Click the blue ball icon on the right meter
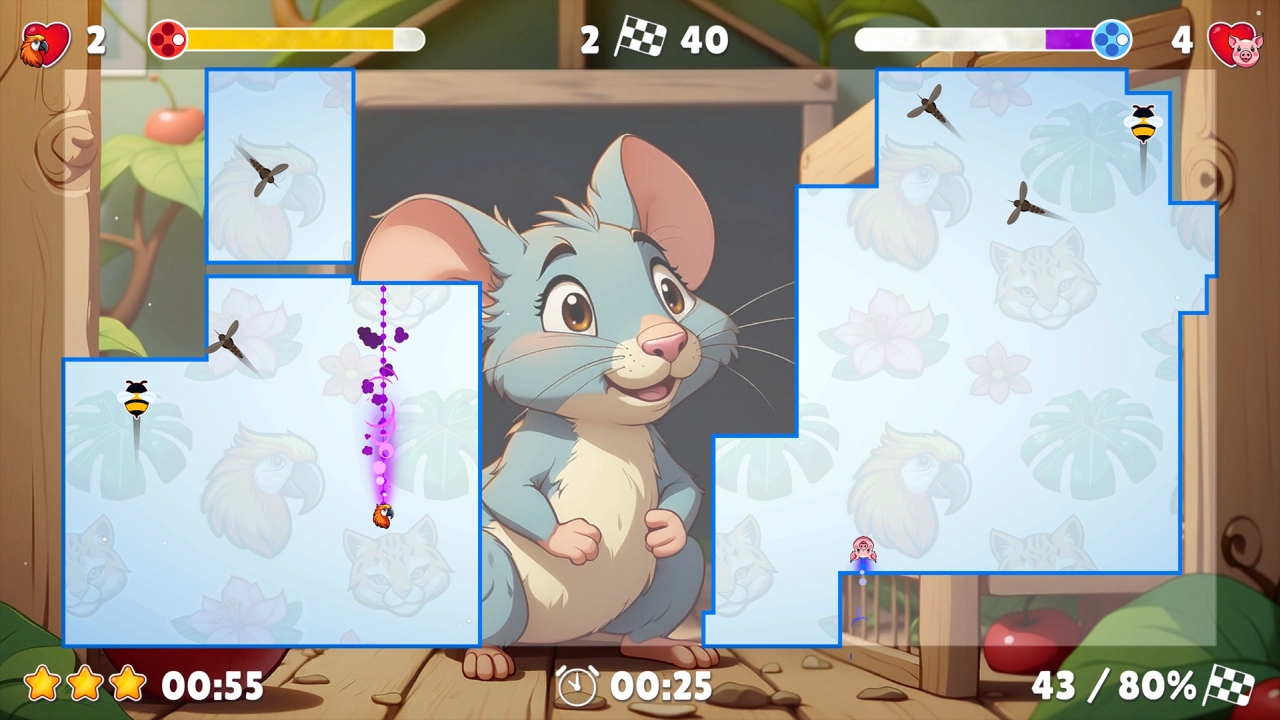 tap(1110, 40)
